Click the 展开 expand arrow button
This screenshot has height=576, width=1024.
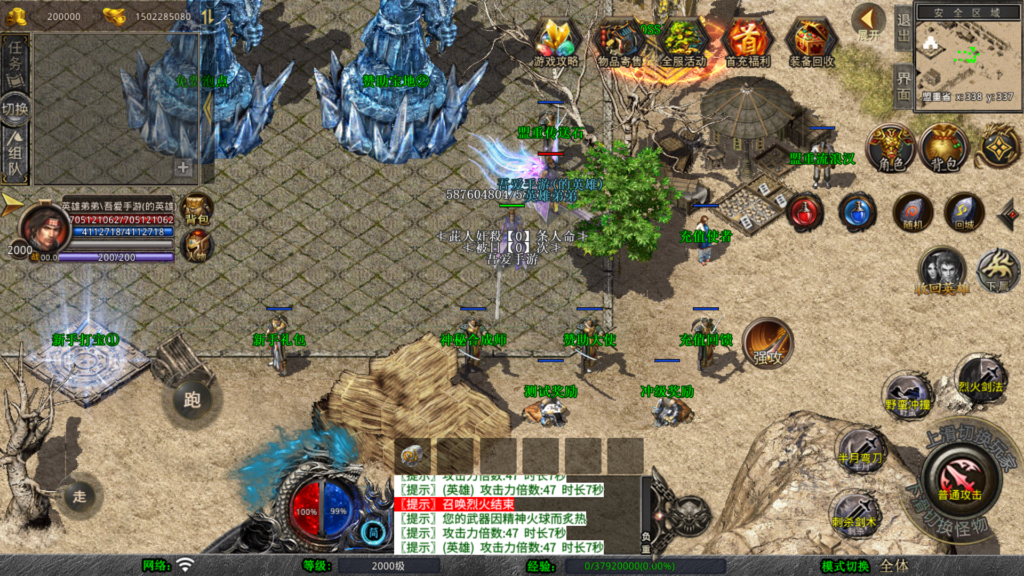tap(869, 20)
